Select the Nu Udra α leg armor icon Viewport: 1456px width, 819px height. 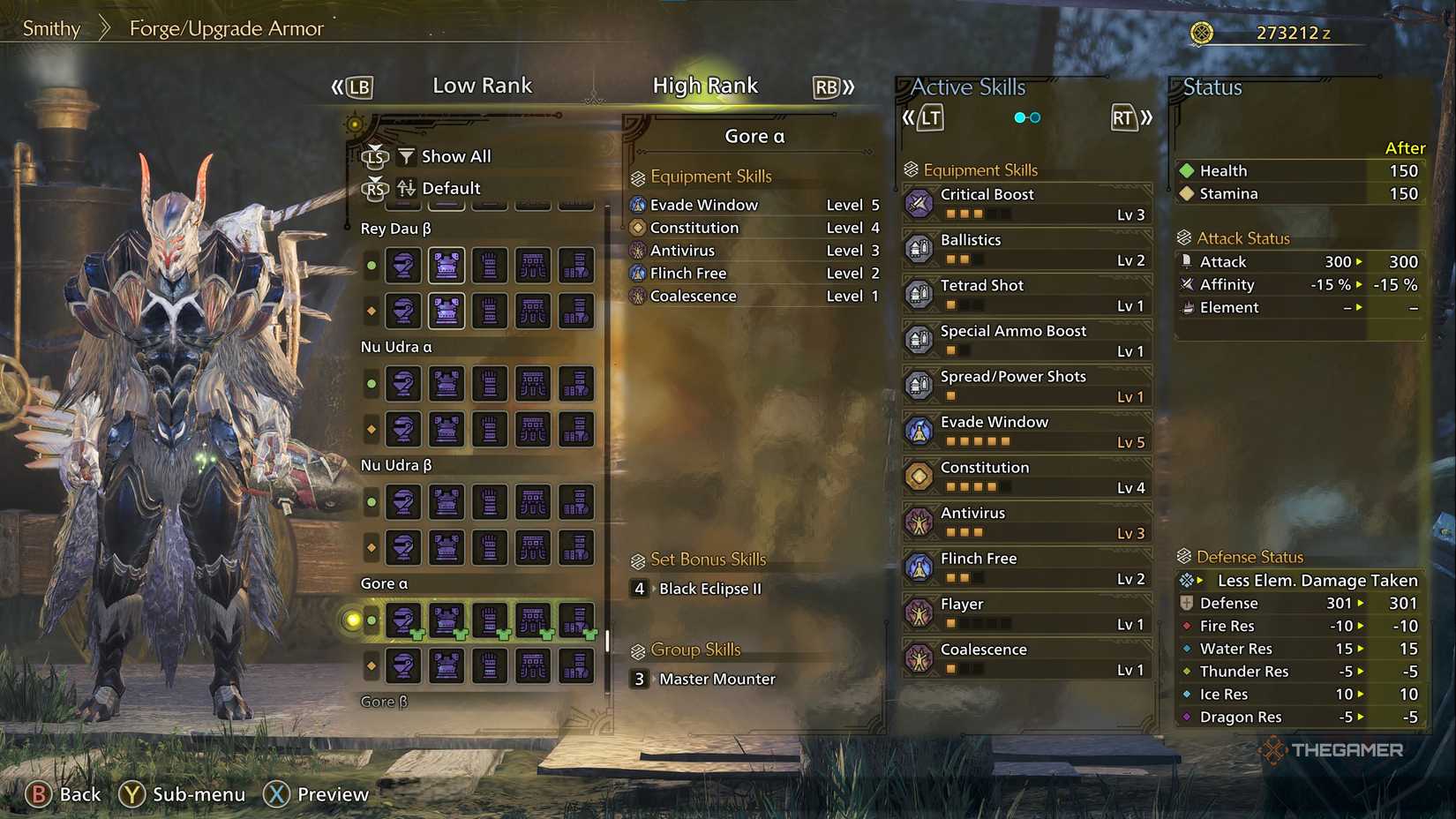pos(576,384)
